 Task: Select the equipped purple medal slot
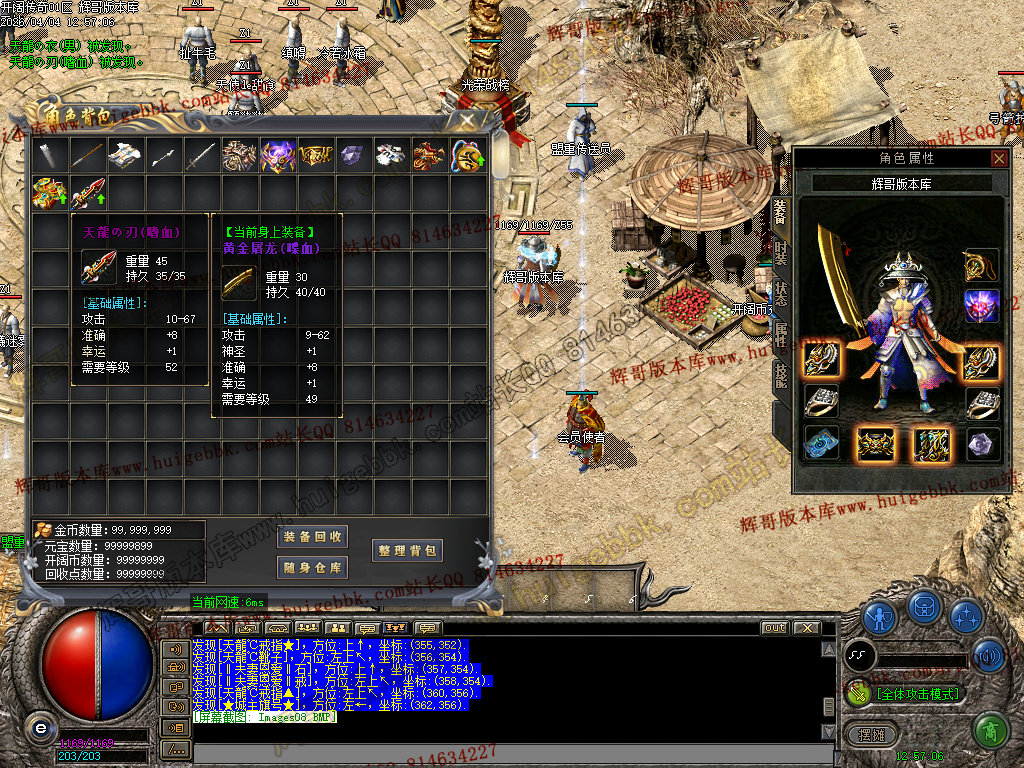pyautogui.click(x=982, y=306)
